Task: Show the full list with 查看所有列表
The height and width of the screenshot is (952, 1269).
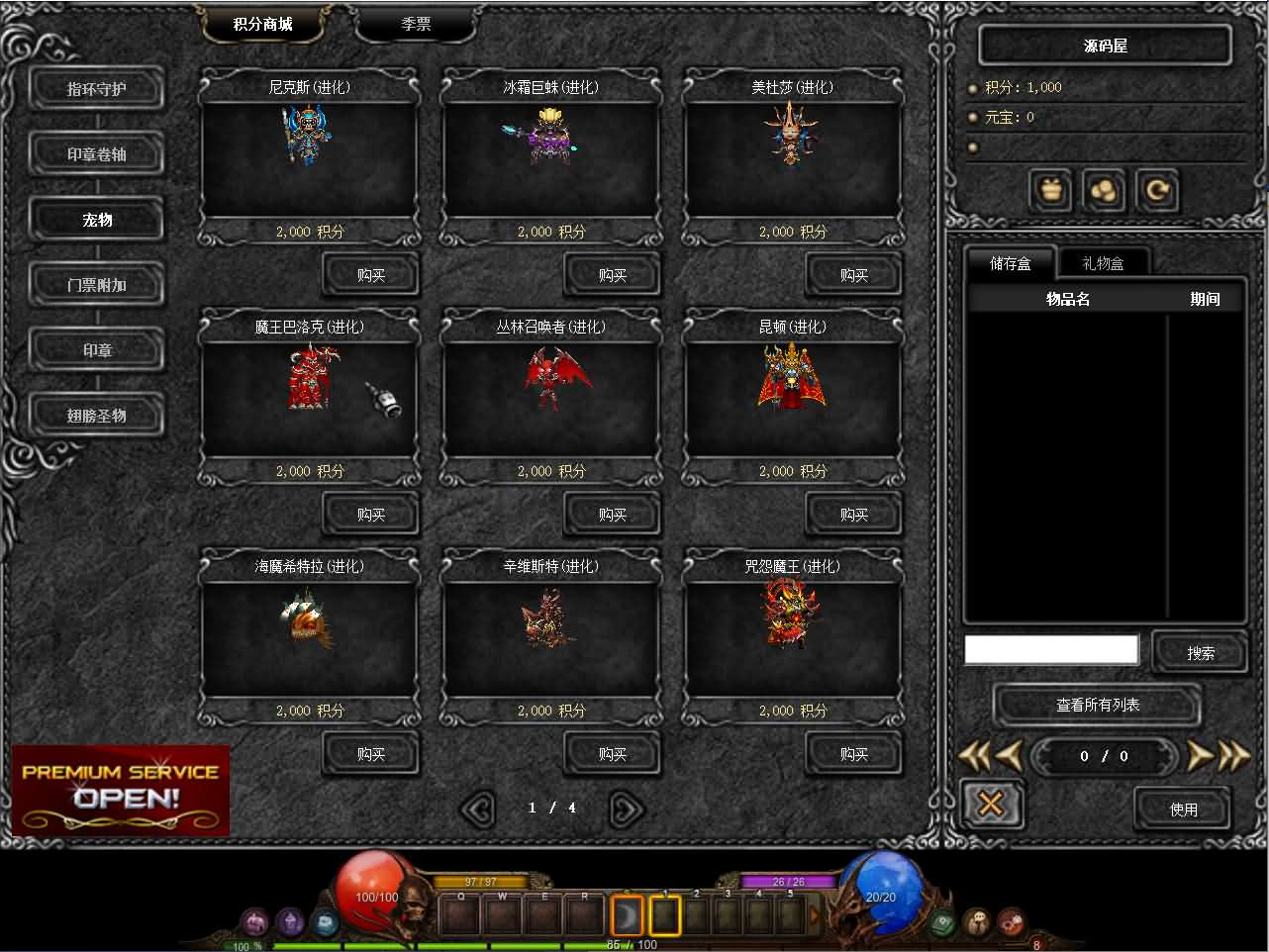Action: pos(1098,706)
